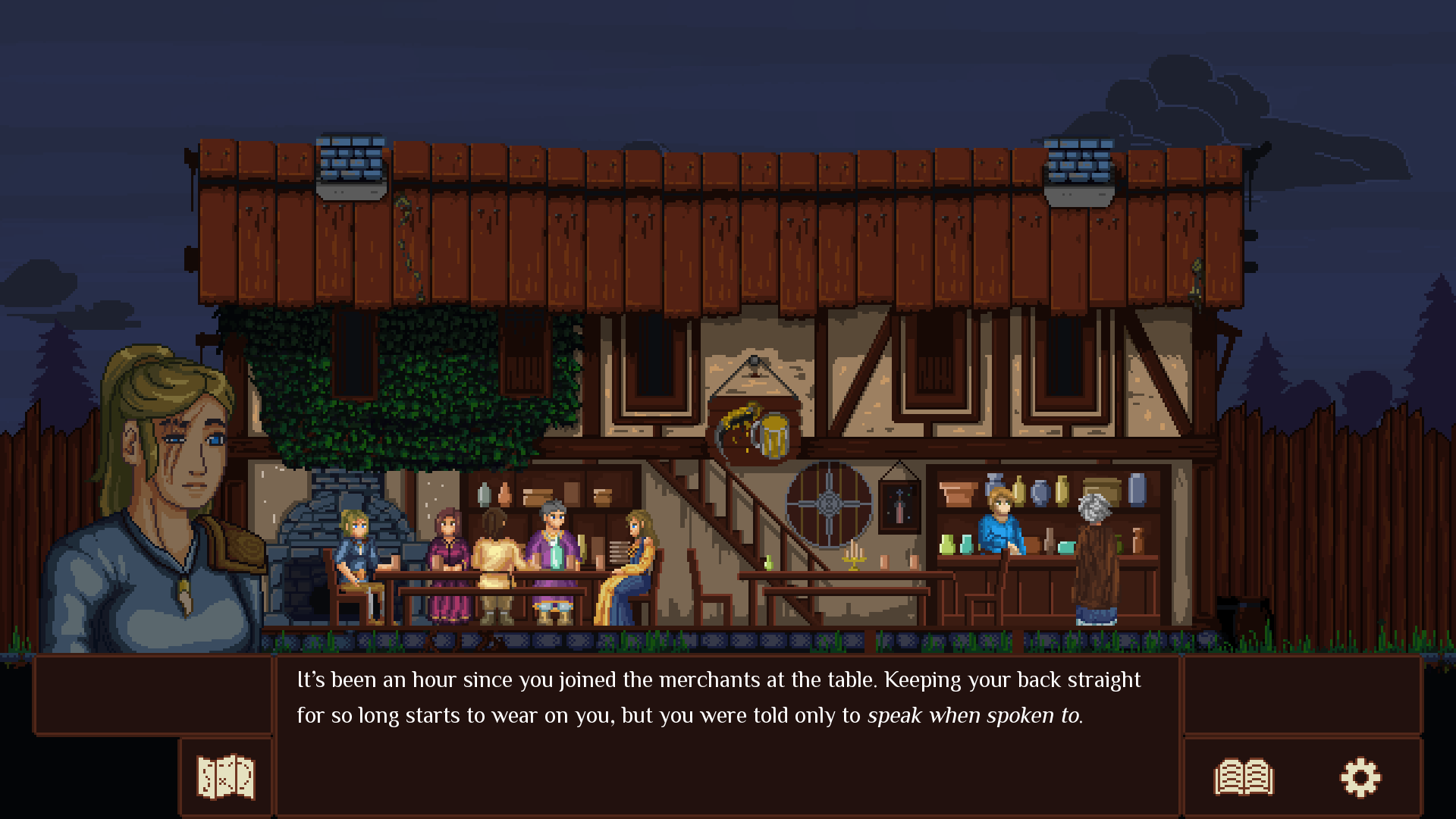Open settings with the gear icon

[1360, 777]
